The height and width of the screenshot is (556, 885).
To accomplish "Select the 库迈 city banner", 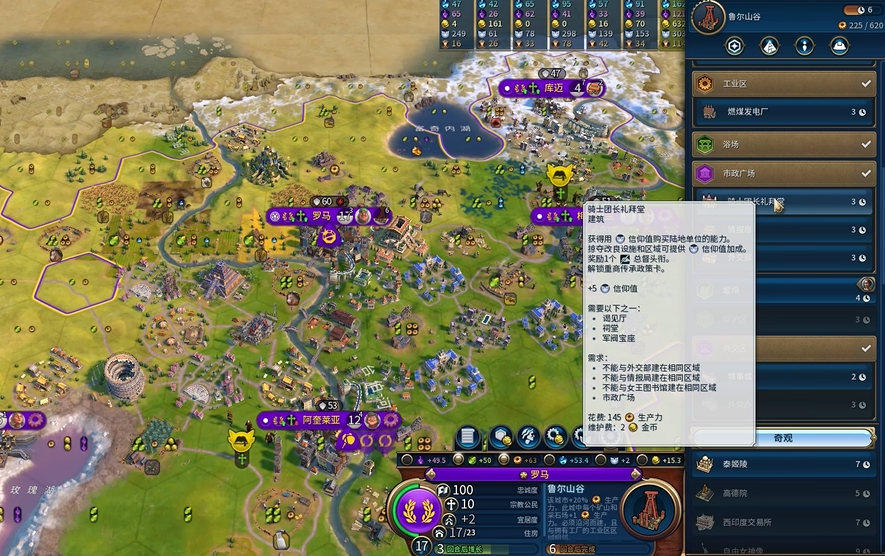I will point(551,89).
